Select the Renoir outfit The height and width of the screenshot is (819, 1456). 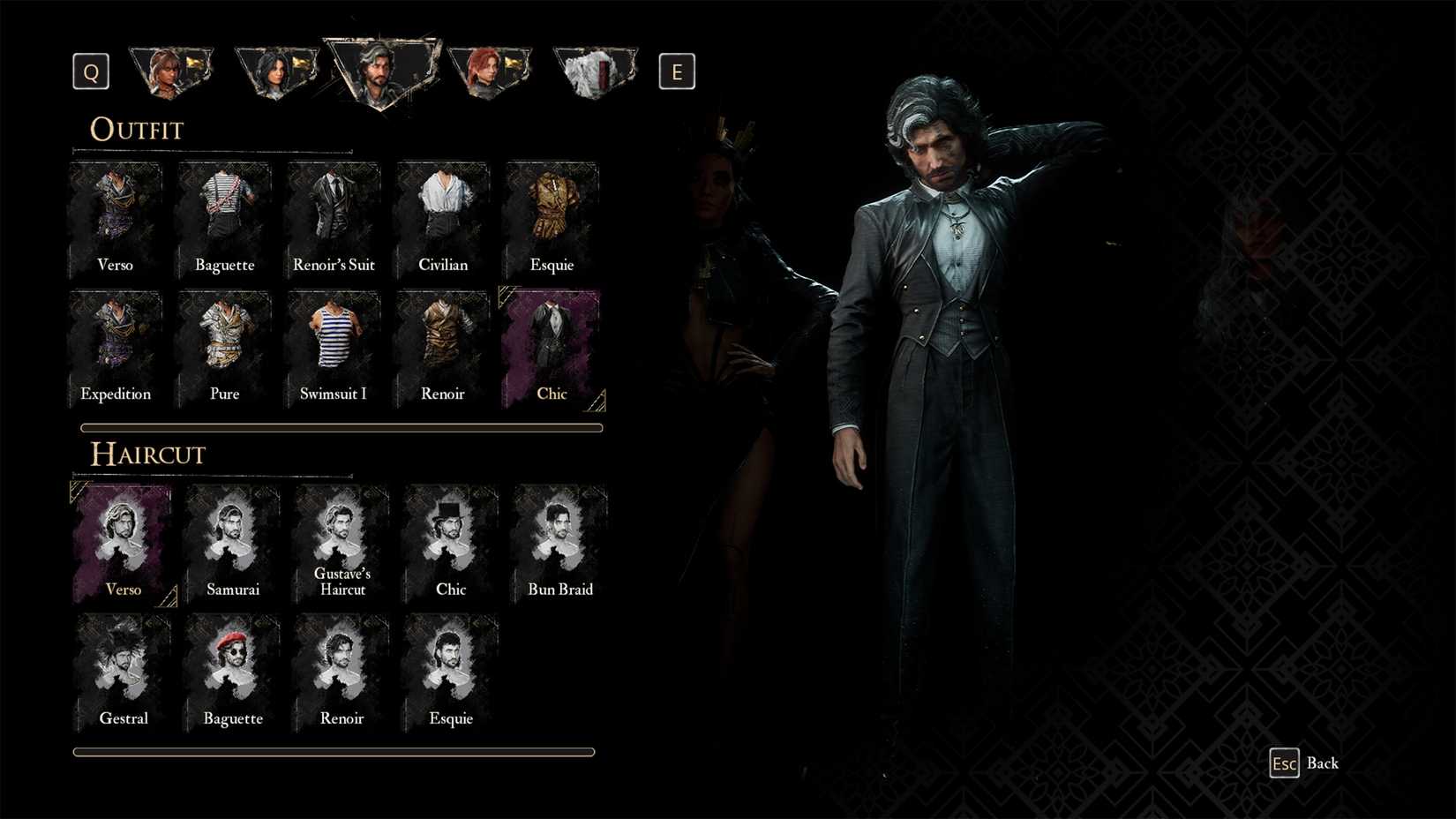[x=442, y=346]
